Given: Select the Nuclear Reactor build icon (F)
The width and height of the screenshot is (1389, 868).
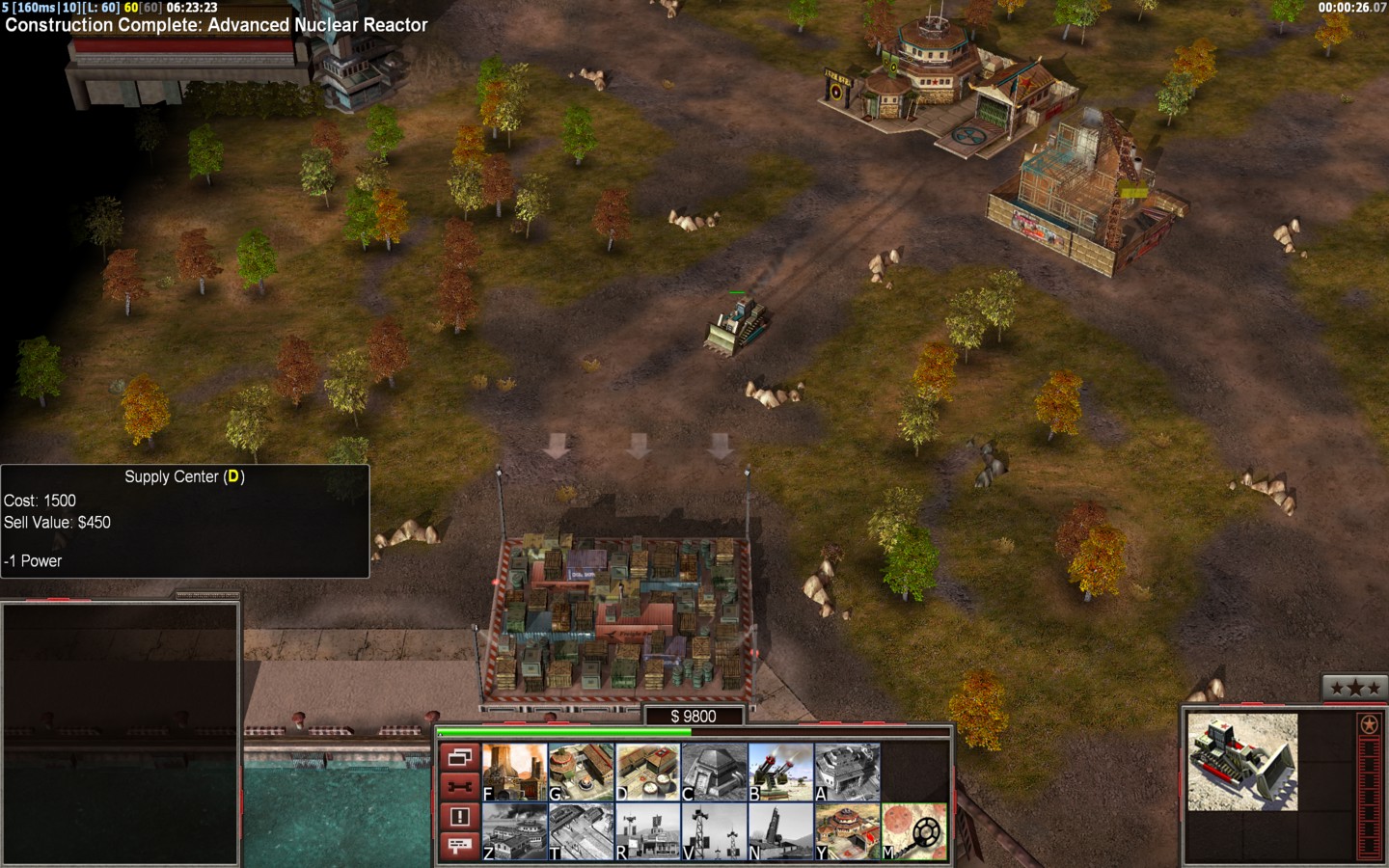Looking at the screenshot, I should pyautogui.click(x=515, y=772).
